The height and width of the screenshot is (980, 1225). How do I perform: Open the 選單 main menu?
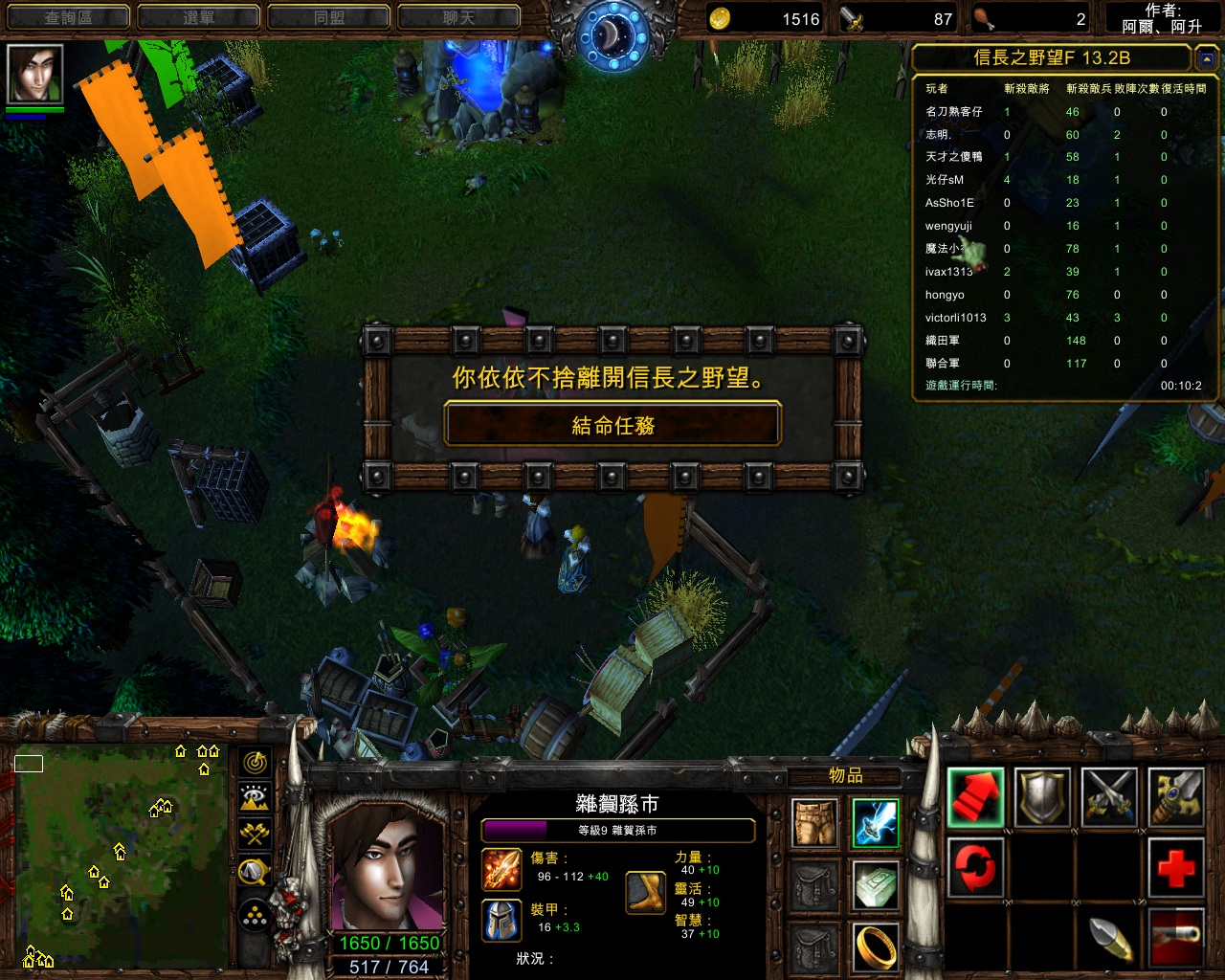(198, 17)
